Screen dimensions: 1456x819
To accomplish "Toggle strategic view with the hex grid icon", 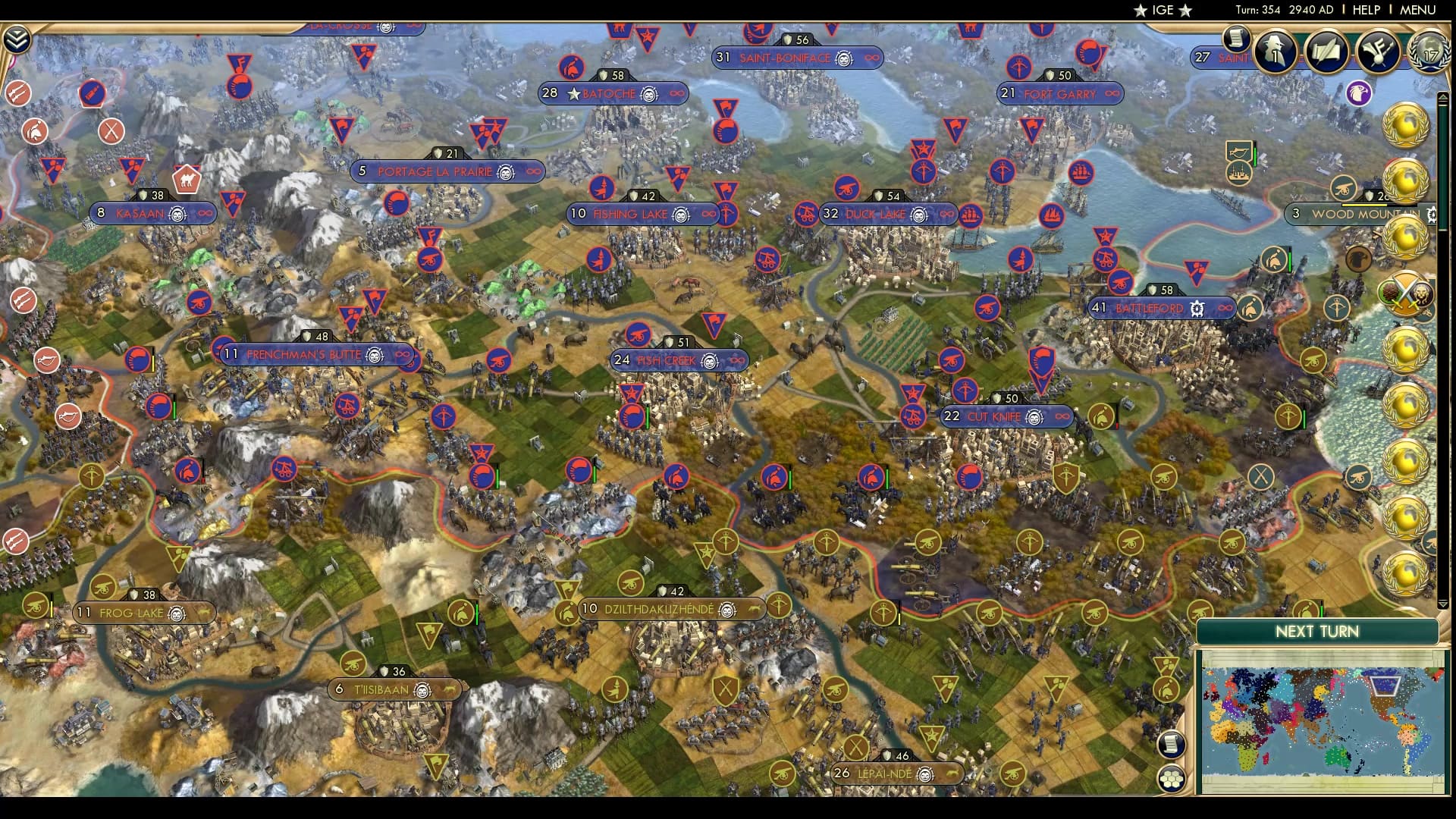I will [x=1172, y=777].
